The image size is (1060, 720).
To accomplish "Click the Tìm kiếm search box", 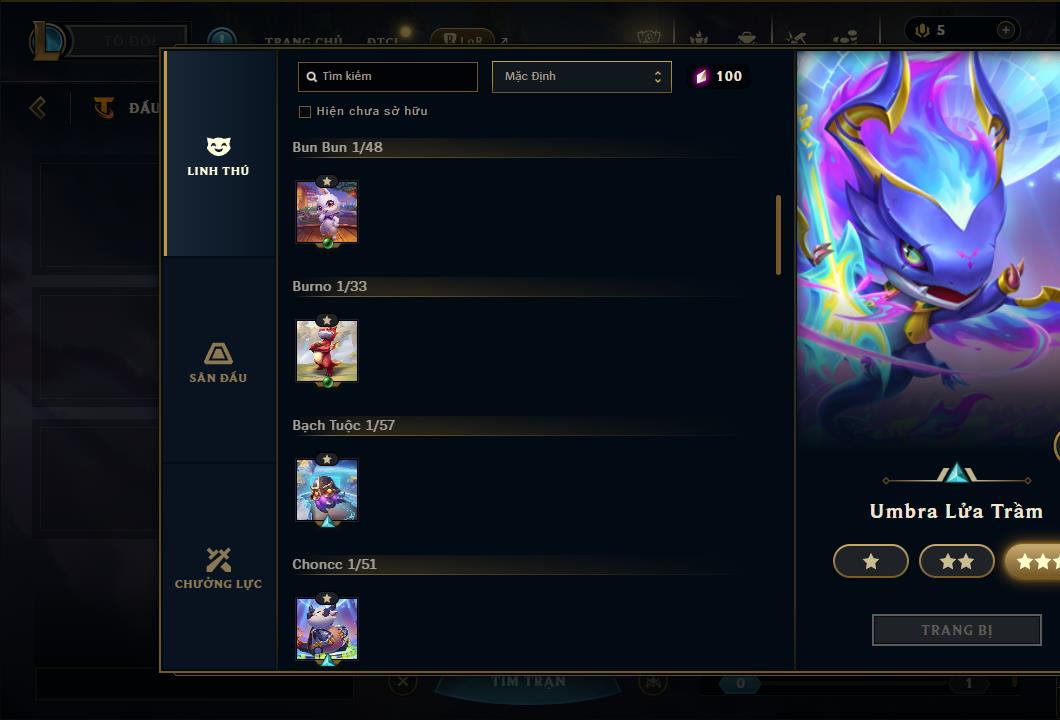I will point(388,77).
